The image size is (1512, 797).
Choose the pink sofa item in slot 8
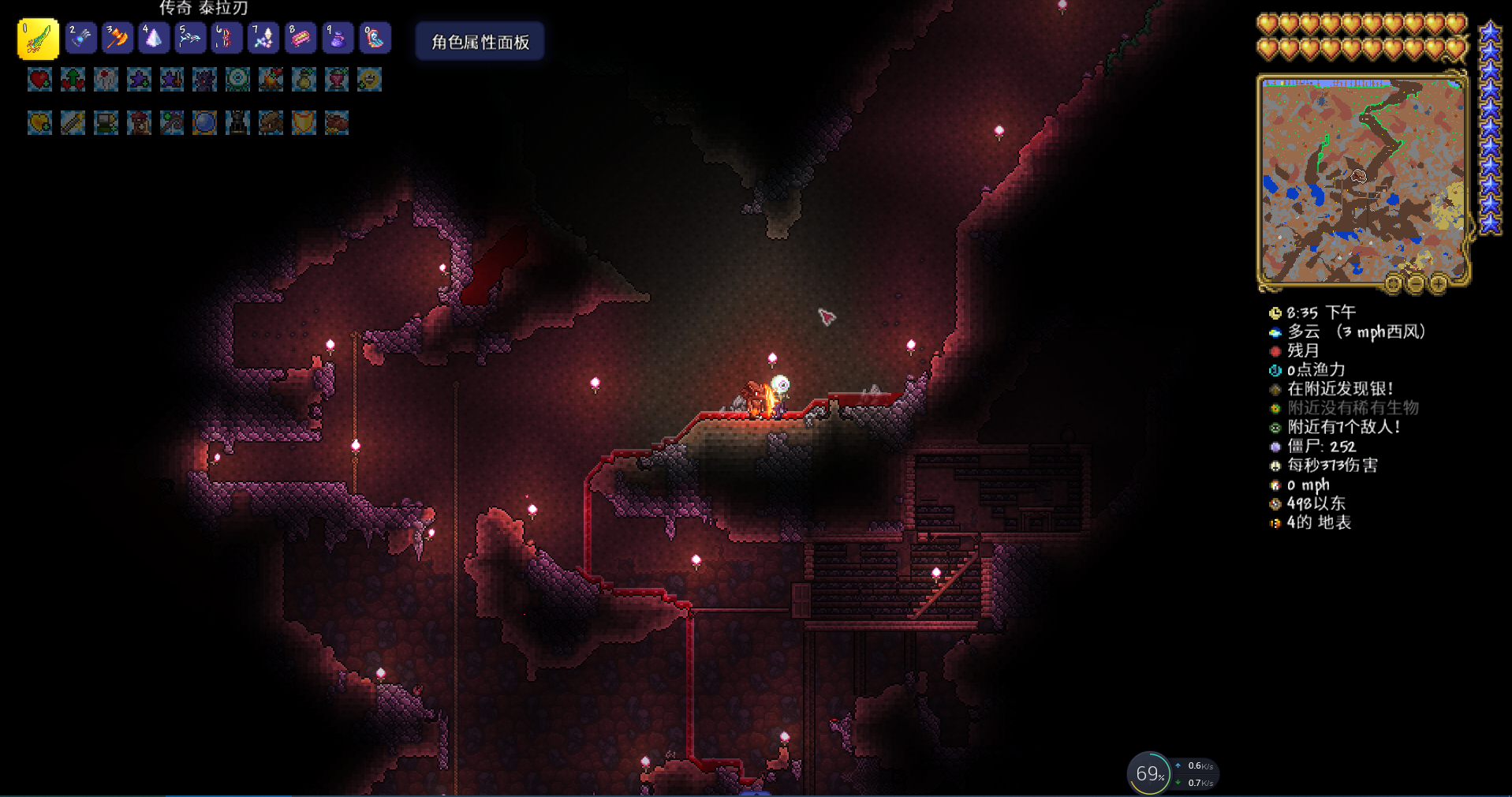pyautogui.click(x=301, y=38)
